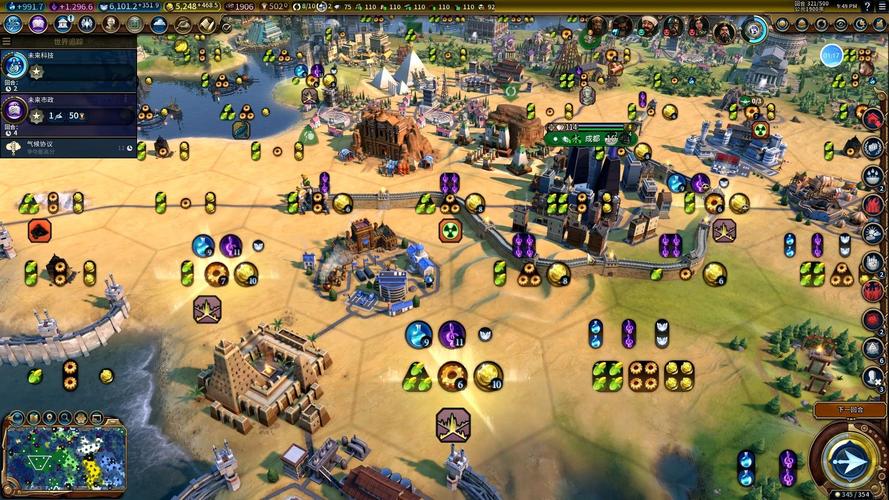
Task: Select the Future Civic research panel
Action: click(x=68, y=112)
